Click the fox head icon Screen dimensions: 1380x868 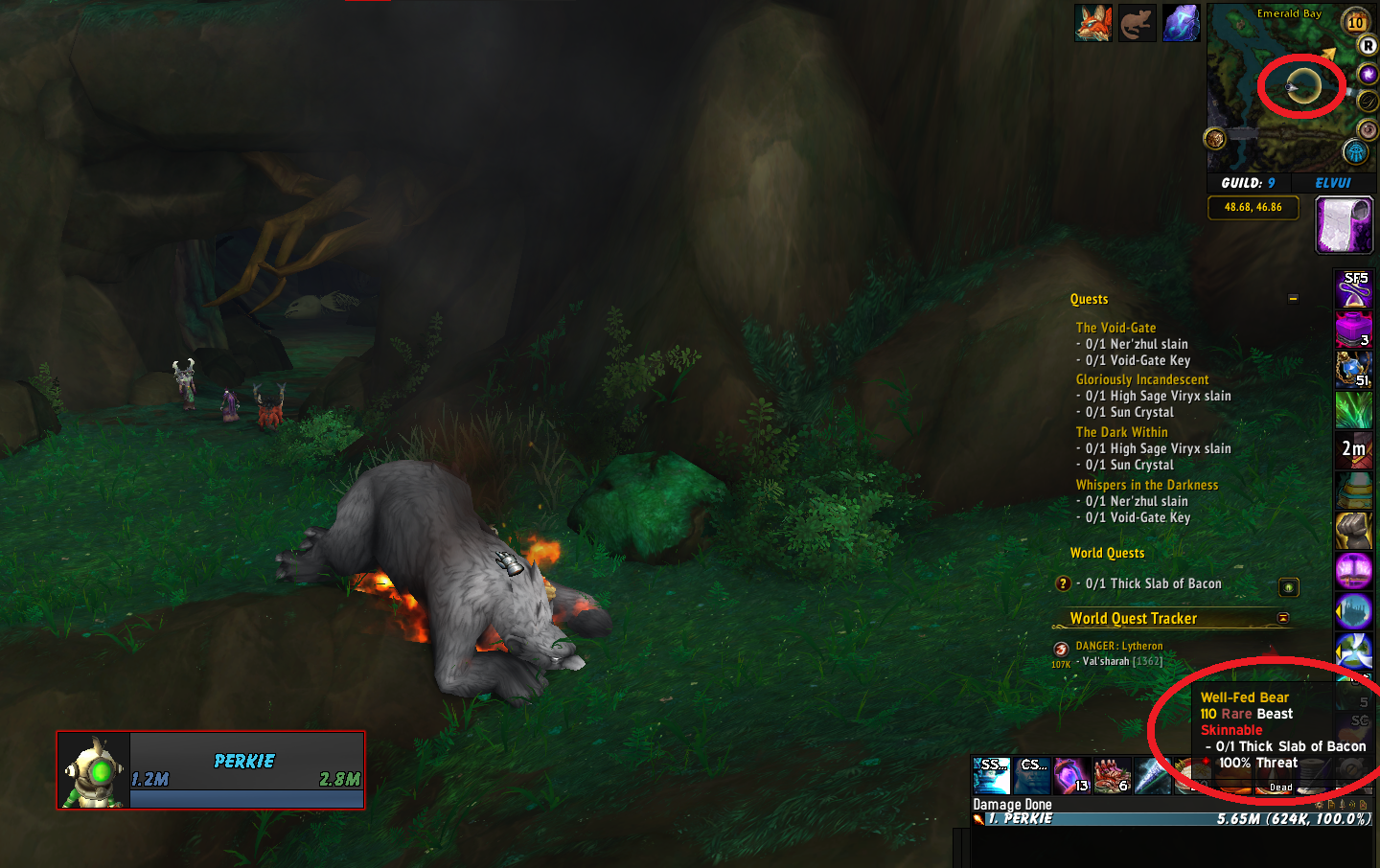click(1092, 23)
